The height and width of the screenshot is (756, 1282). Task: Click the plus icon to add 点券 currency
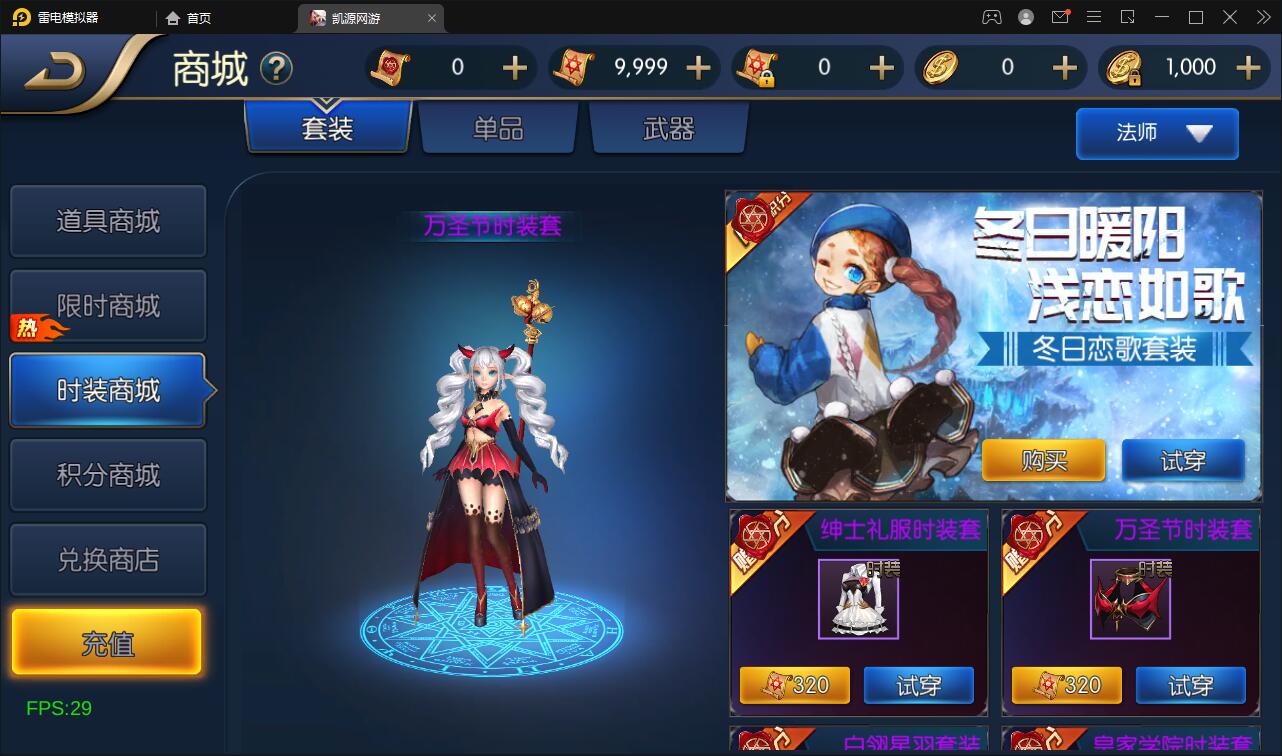514,67
